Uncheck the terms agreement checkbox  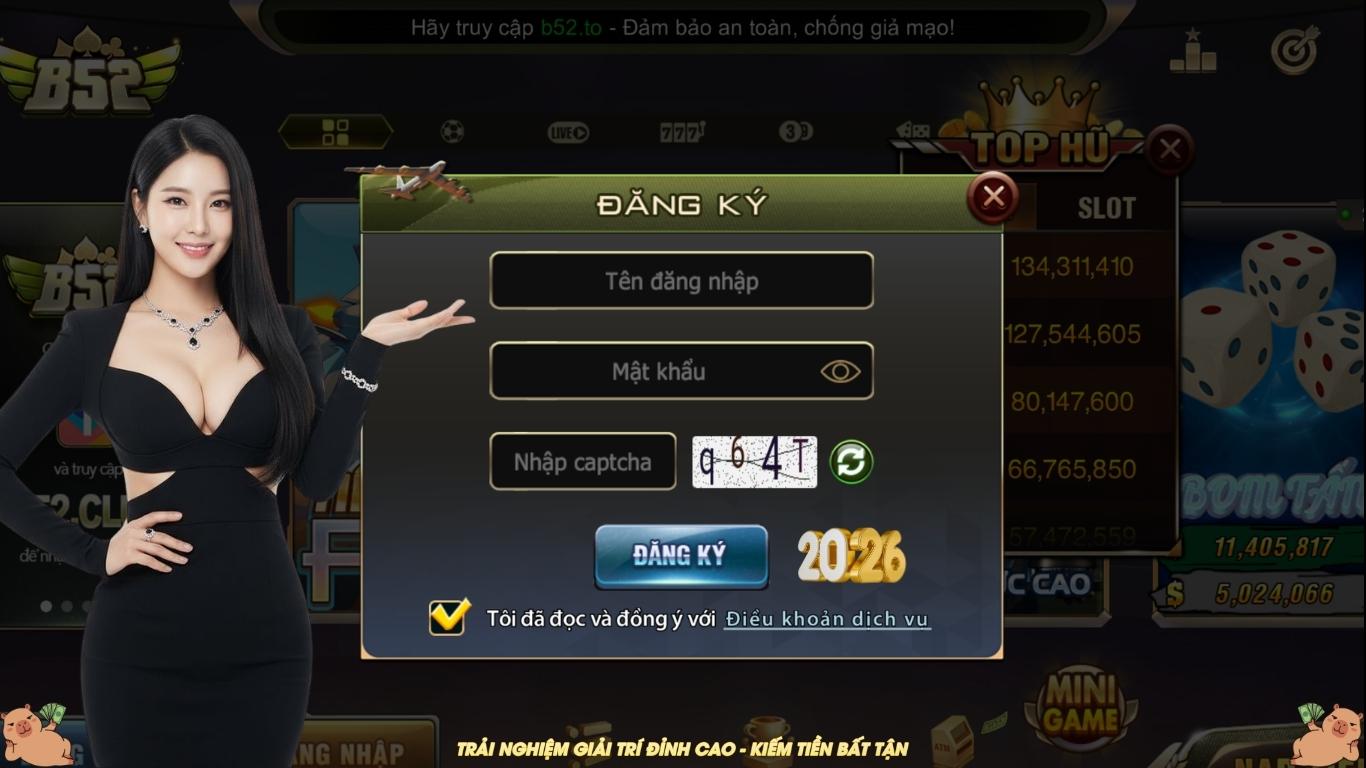click(x=448, y=616)
